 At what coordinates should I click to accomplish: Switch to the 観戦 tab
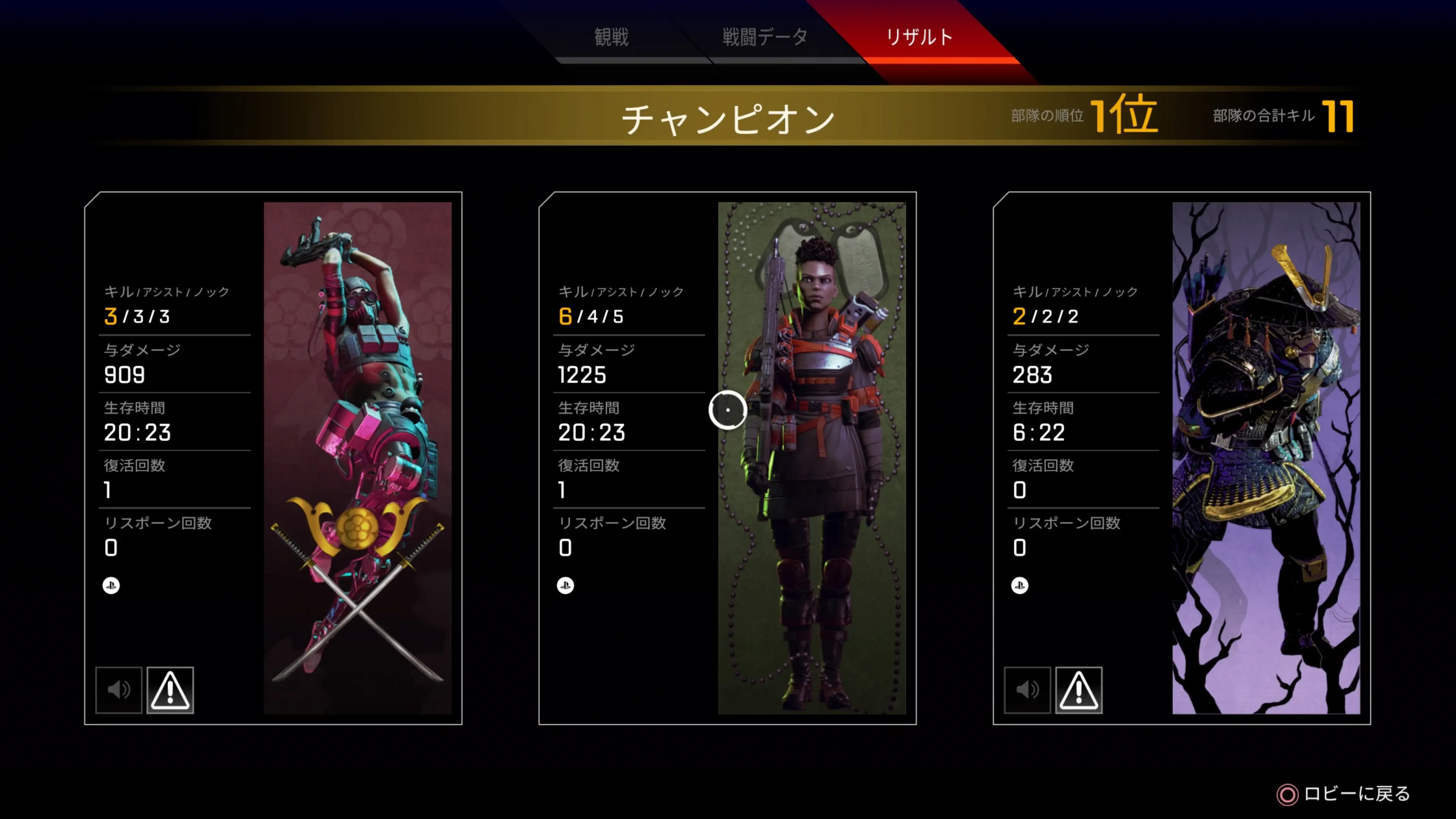tap(611, 37)
